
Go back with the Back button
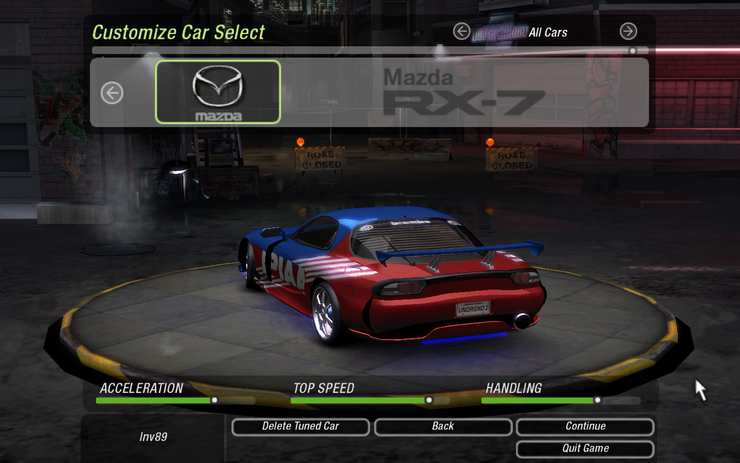tap(442, 427)
